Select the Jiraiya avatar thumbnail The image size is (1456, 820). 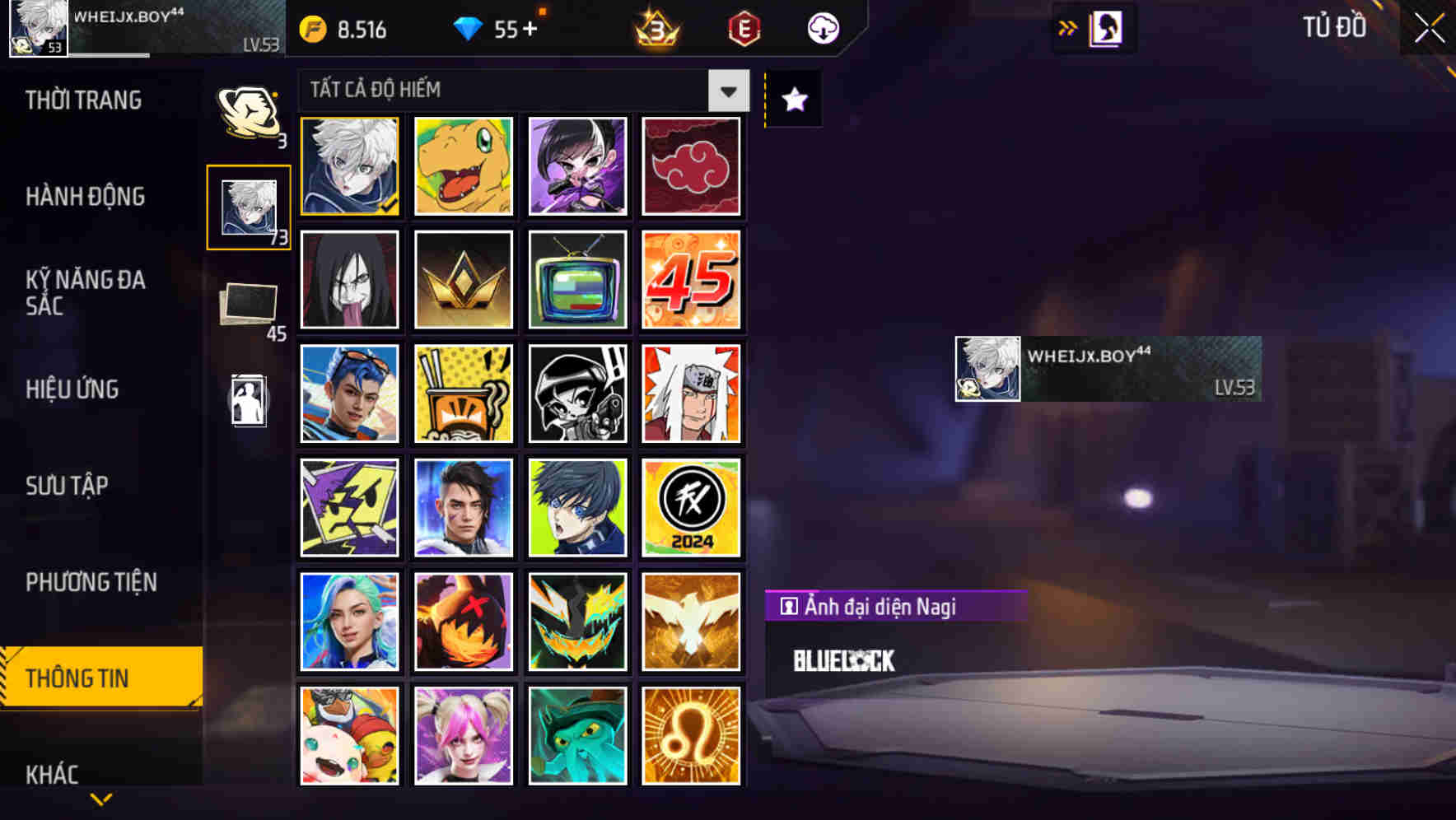click(x=692, y=393)
